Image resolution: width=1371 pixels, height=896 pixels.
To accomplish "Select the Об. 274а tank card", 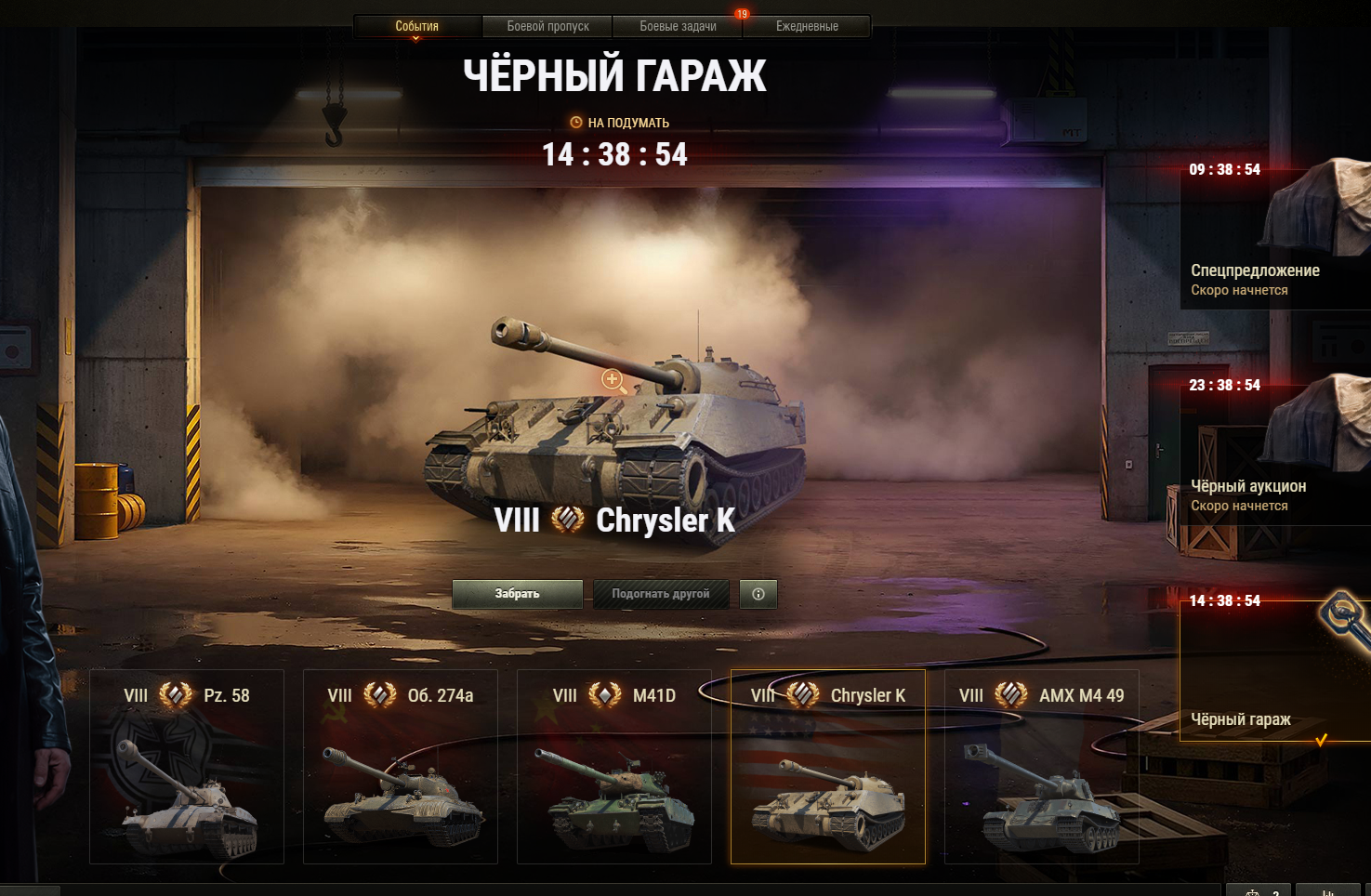I will 401,767.
